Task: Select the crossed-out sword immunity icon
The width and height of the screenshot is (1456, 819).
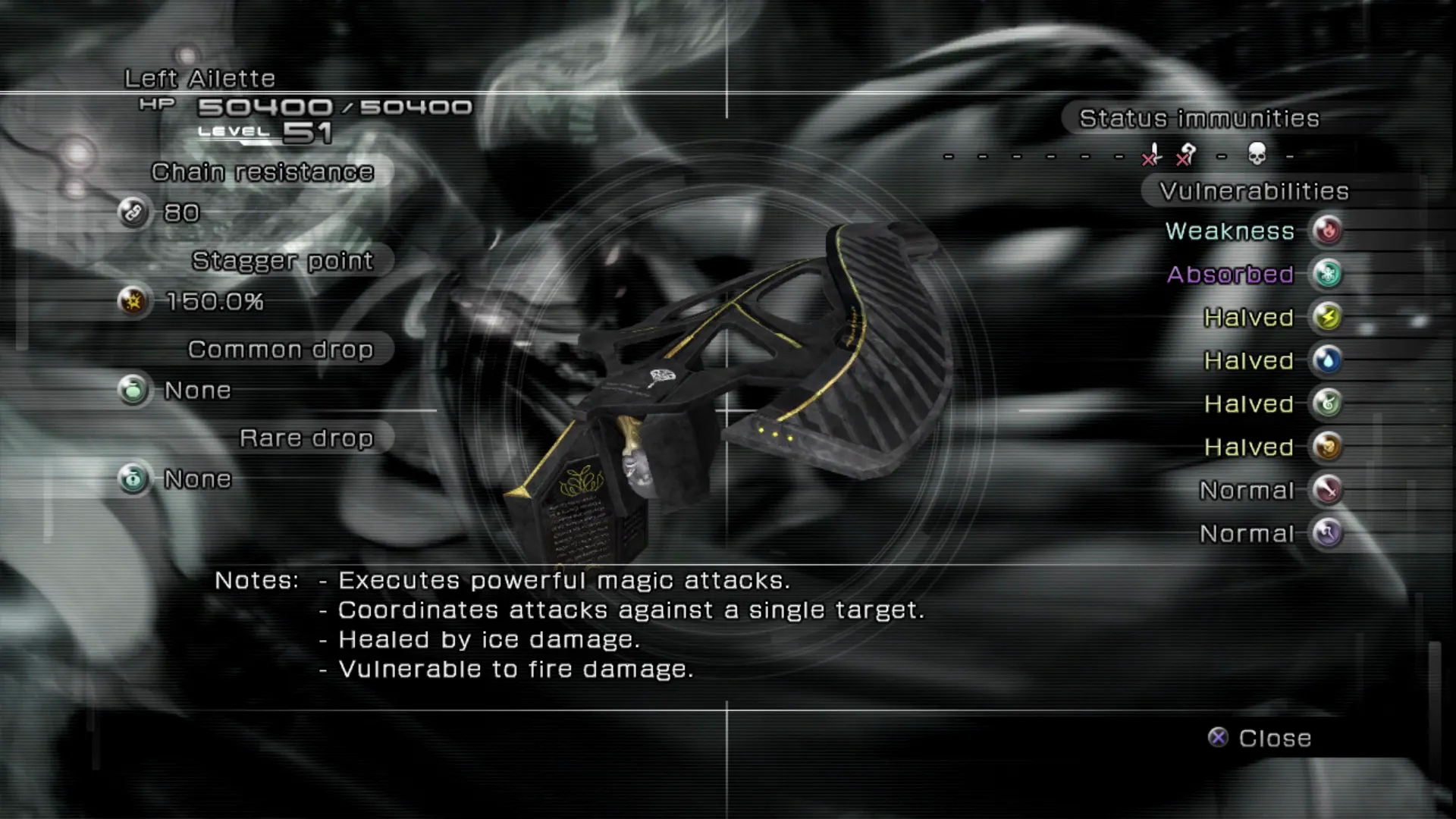Action: point(1152,155)
